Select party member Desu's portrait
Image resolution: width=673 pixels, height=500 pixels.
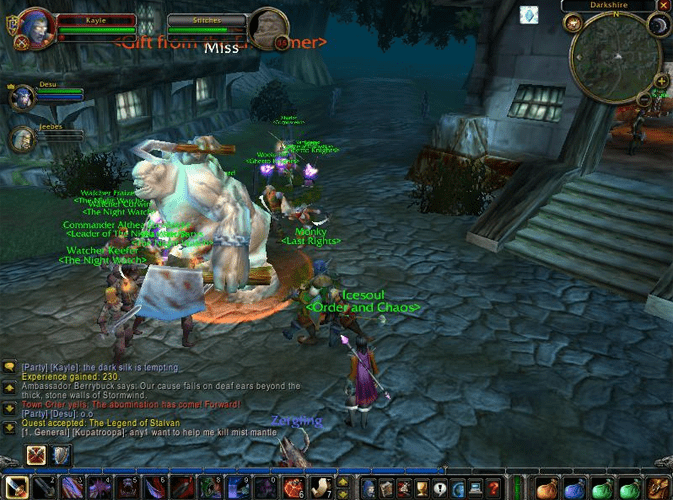20,97
